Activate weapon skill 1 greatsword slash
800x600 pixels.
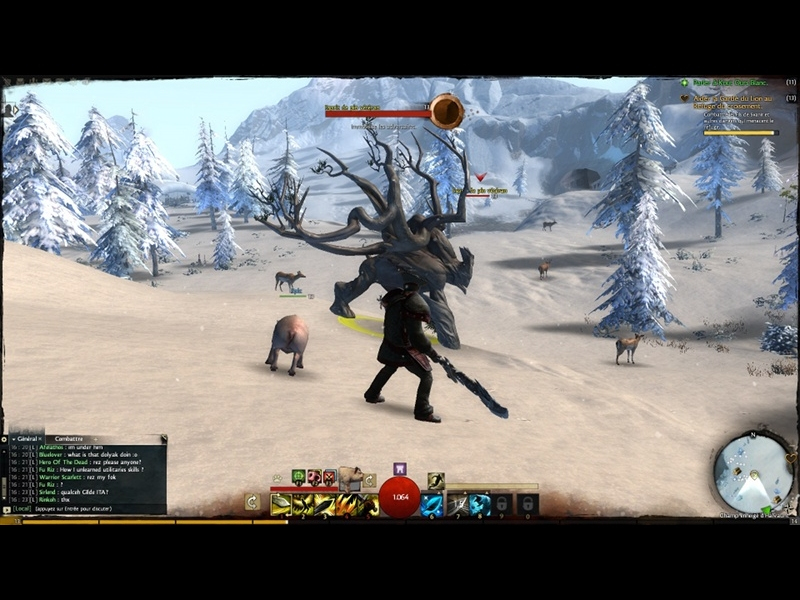tap(282, 505)
